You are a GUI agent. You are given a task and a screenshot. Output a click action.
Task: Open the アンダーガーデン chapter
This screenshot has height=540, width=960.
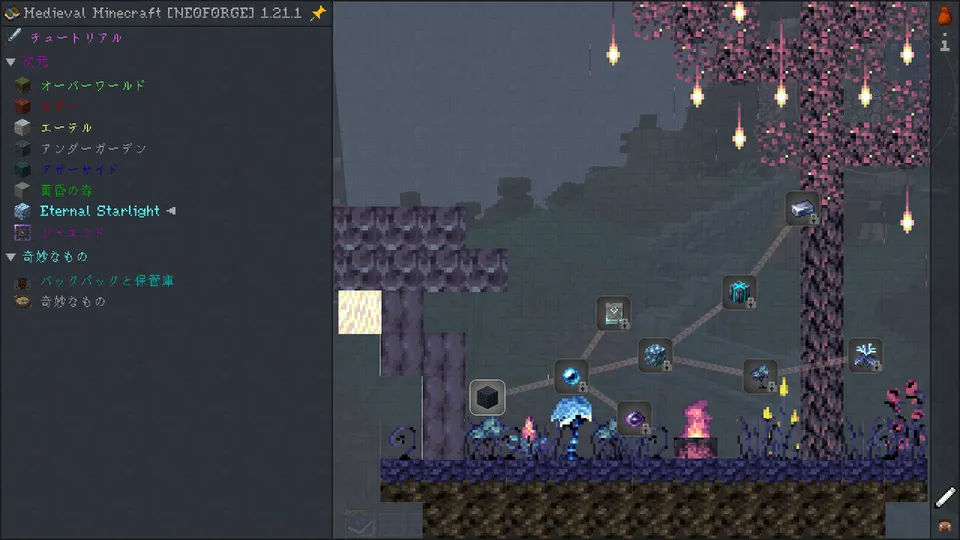pyautogui.click(x=93, y=149)
